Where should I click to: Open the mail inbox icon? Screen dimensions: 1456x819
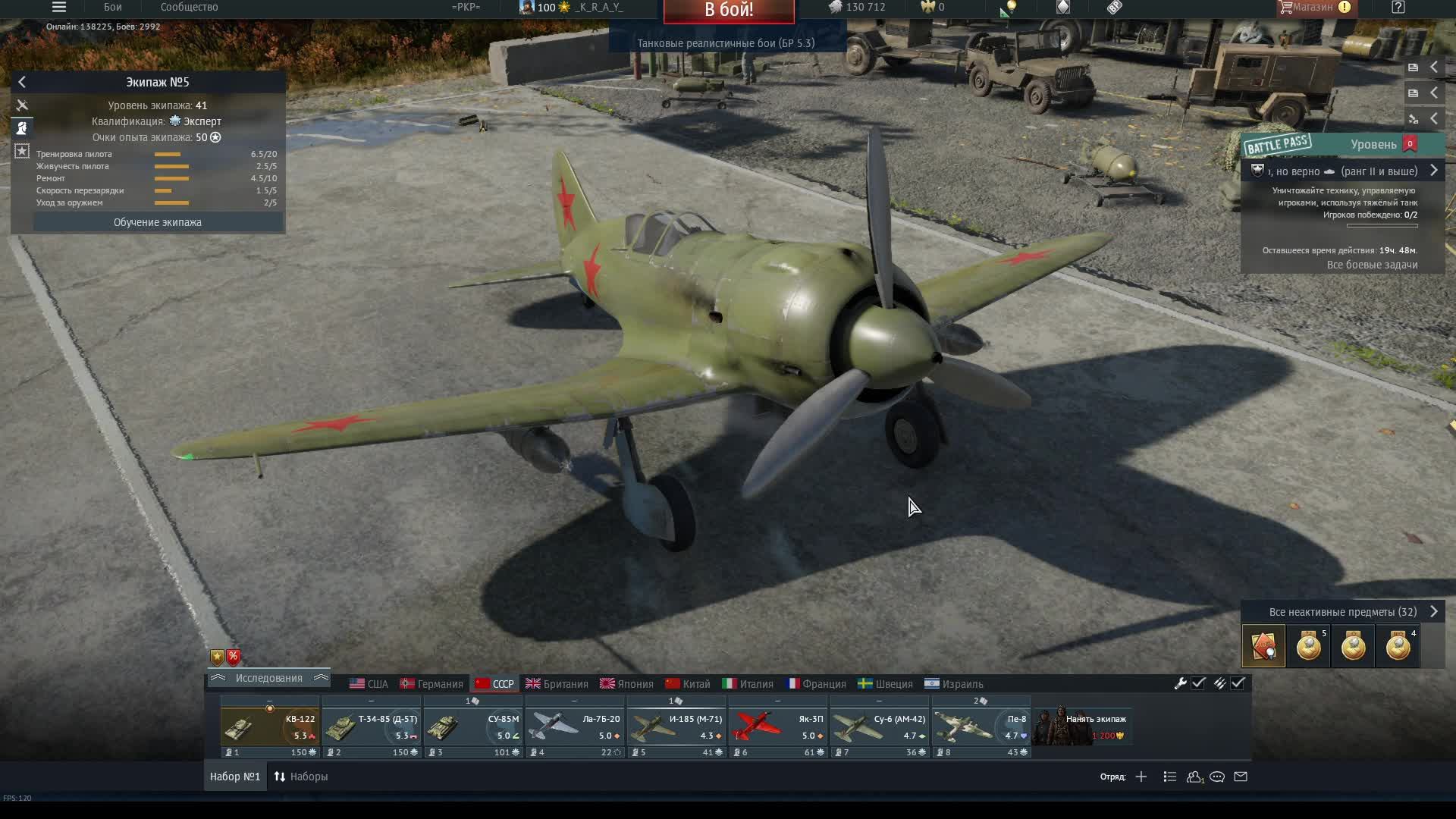1241,777
